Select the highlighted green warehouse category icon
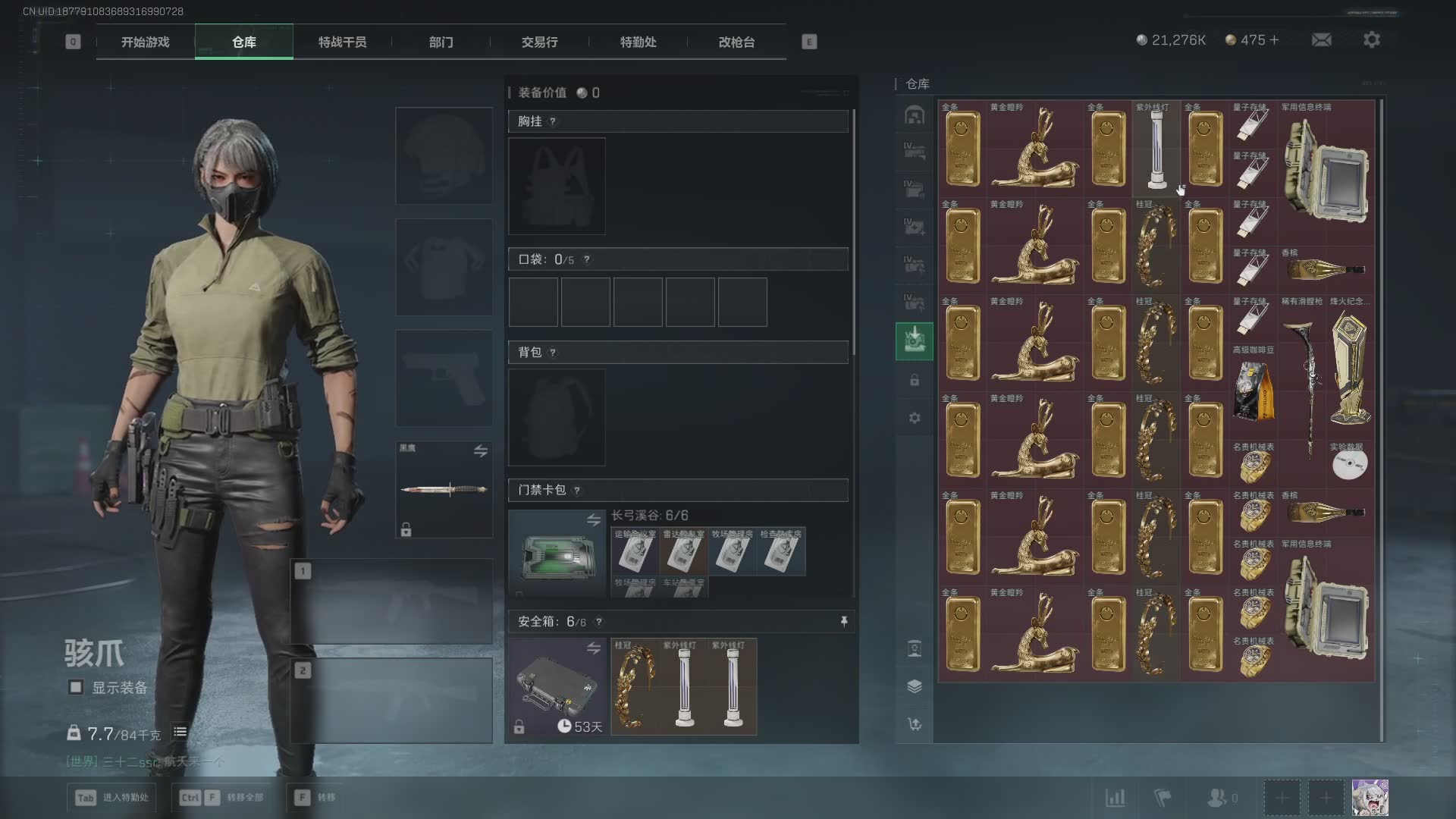 pos(914,340)
